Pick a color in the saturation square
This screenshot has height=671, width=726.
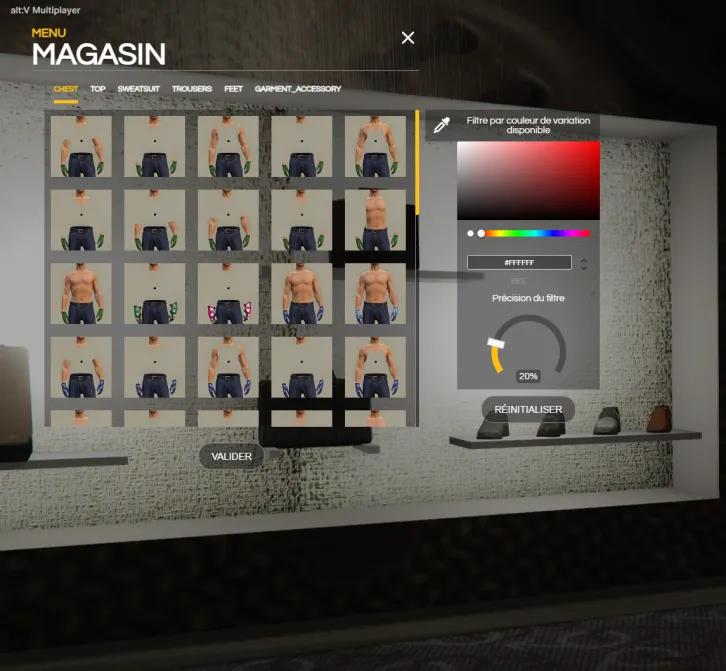(528, 180)
